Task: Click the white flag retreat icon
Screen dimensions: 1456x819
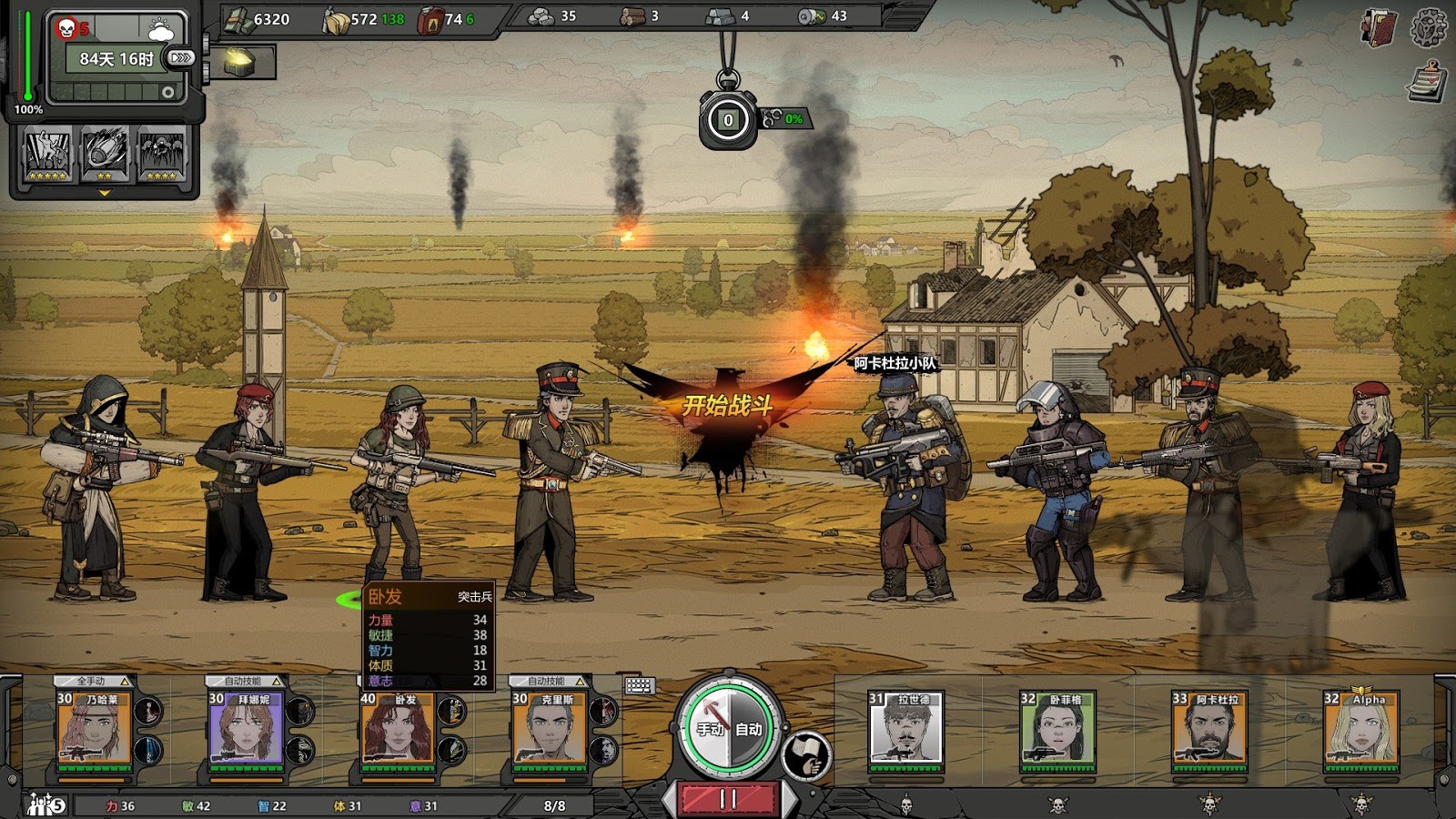Action: click(x=806, y=755)
